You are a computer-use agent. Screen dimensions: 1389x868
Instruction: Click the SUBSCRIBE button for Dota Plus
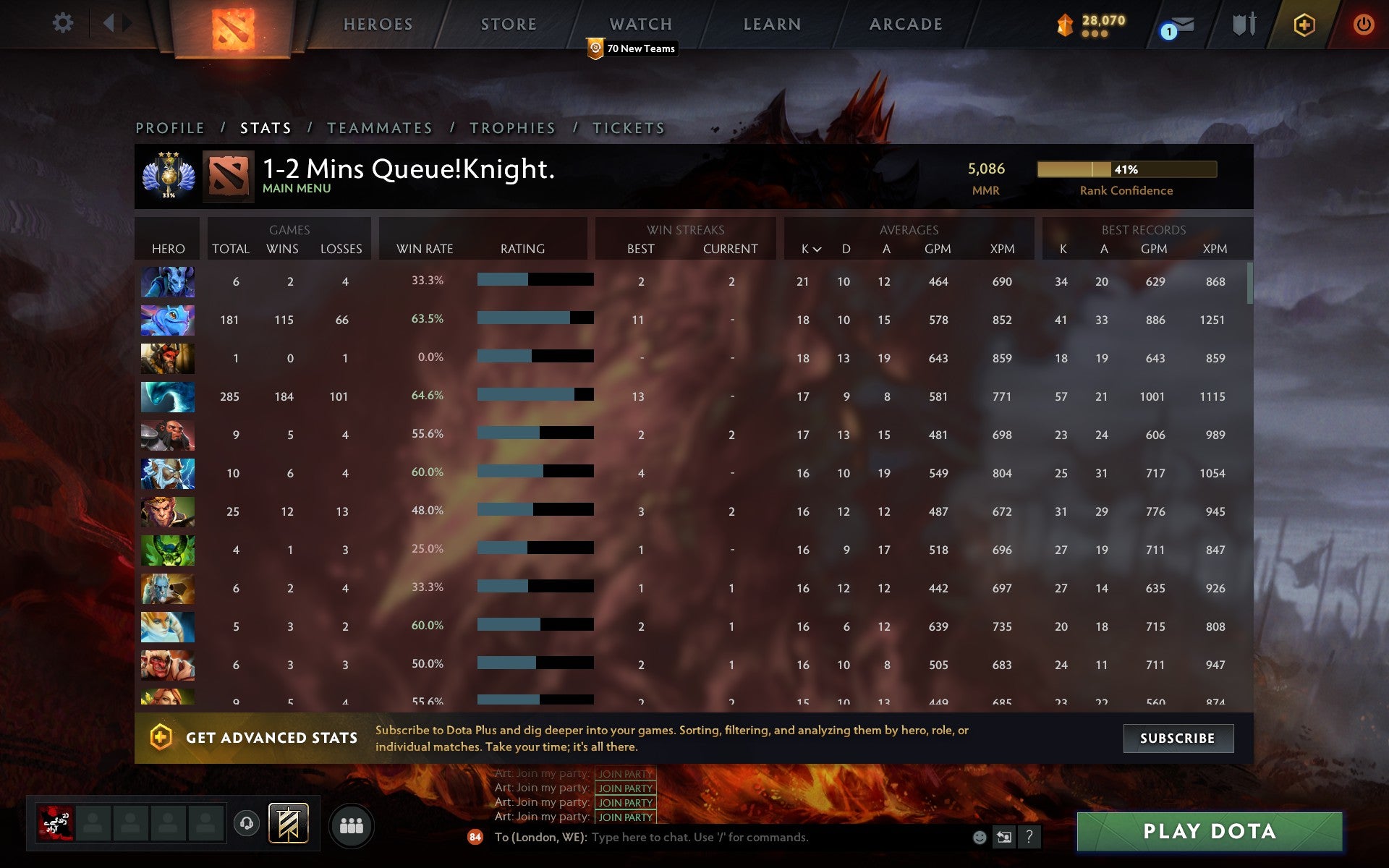pos(1178,739)
